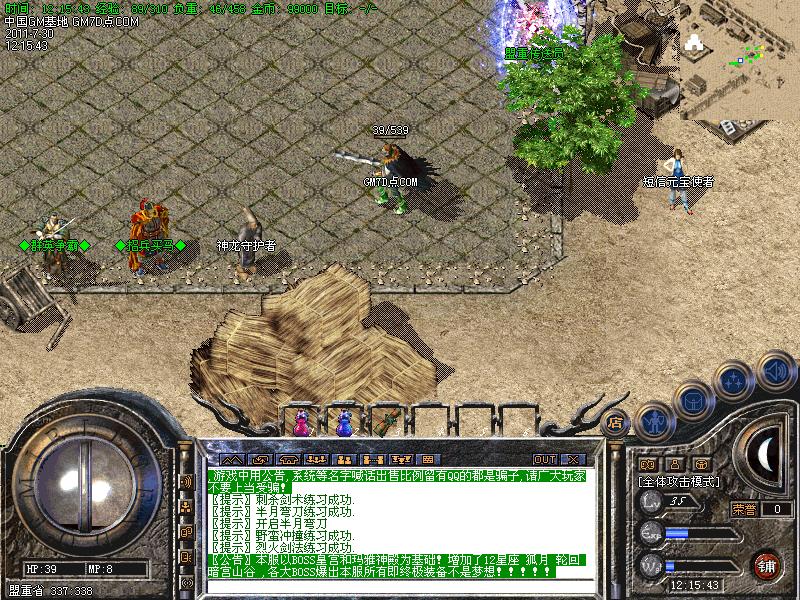Image resolution: width=800 pixels, height=600 pixels.
Task: Toggle sound with the speaker button
Action: coord(775,371)
